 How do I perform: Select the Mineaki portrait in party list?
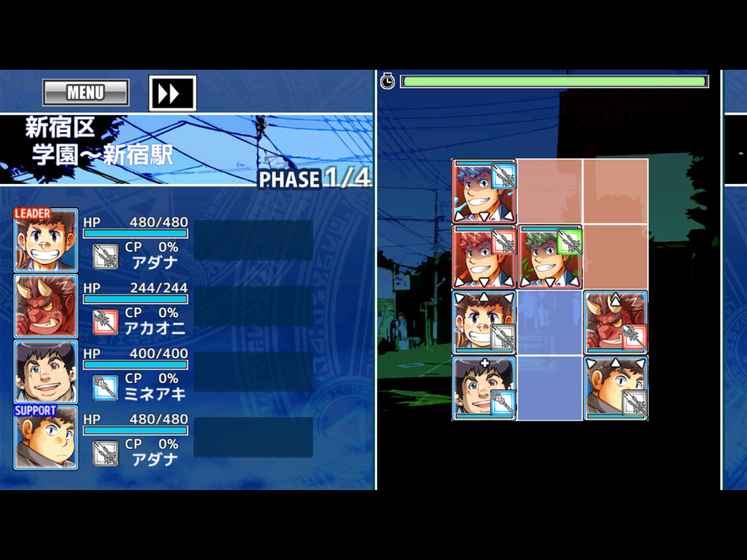point(46,371)
